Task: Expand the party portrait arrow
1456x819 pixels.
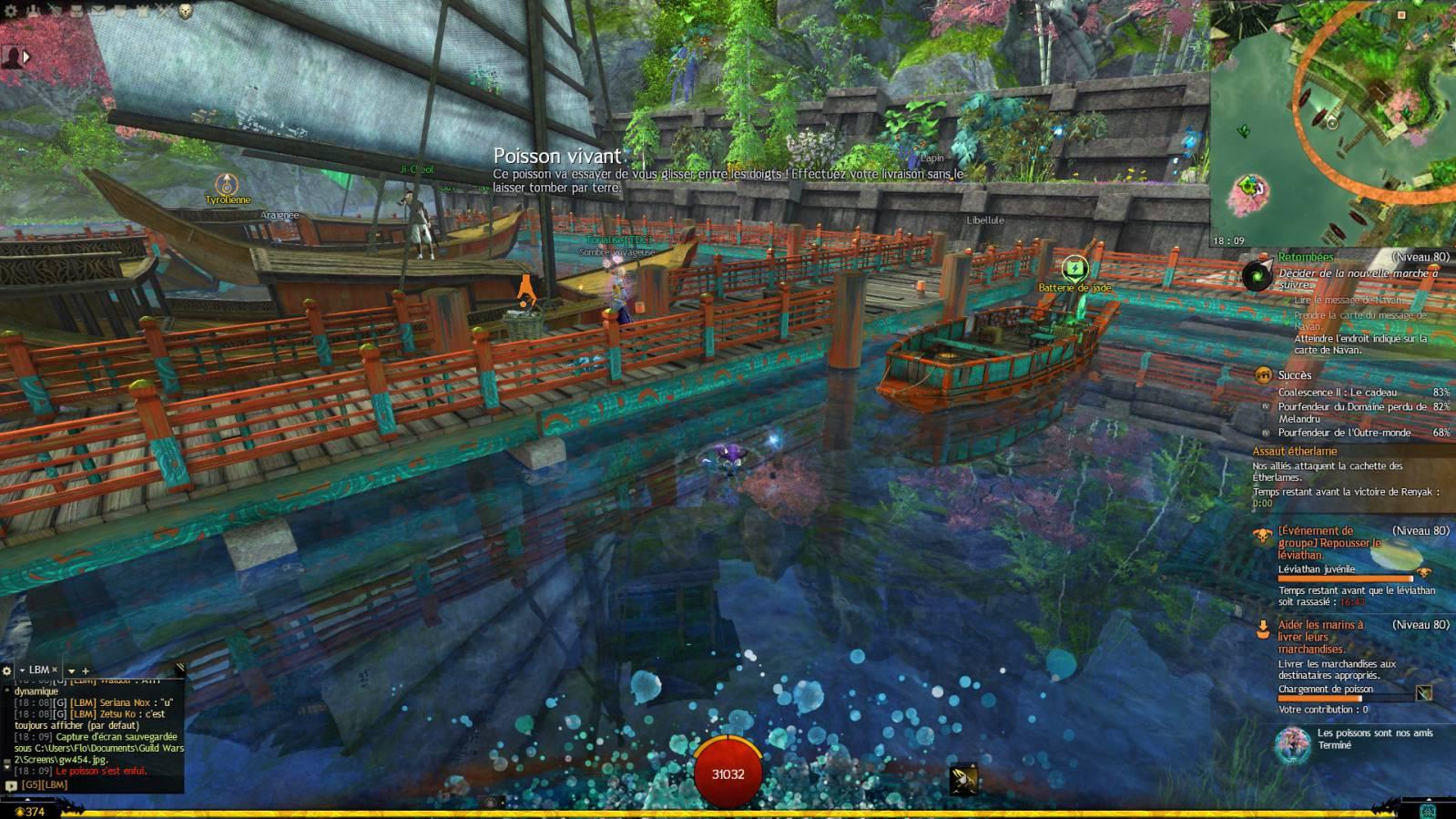Action: 26,56
